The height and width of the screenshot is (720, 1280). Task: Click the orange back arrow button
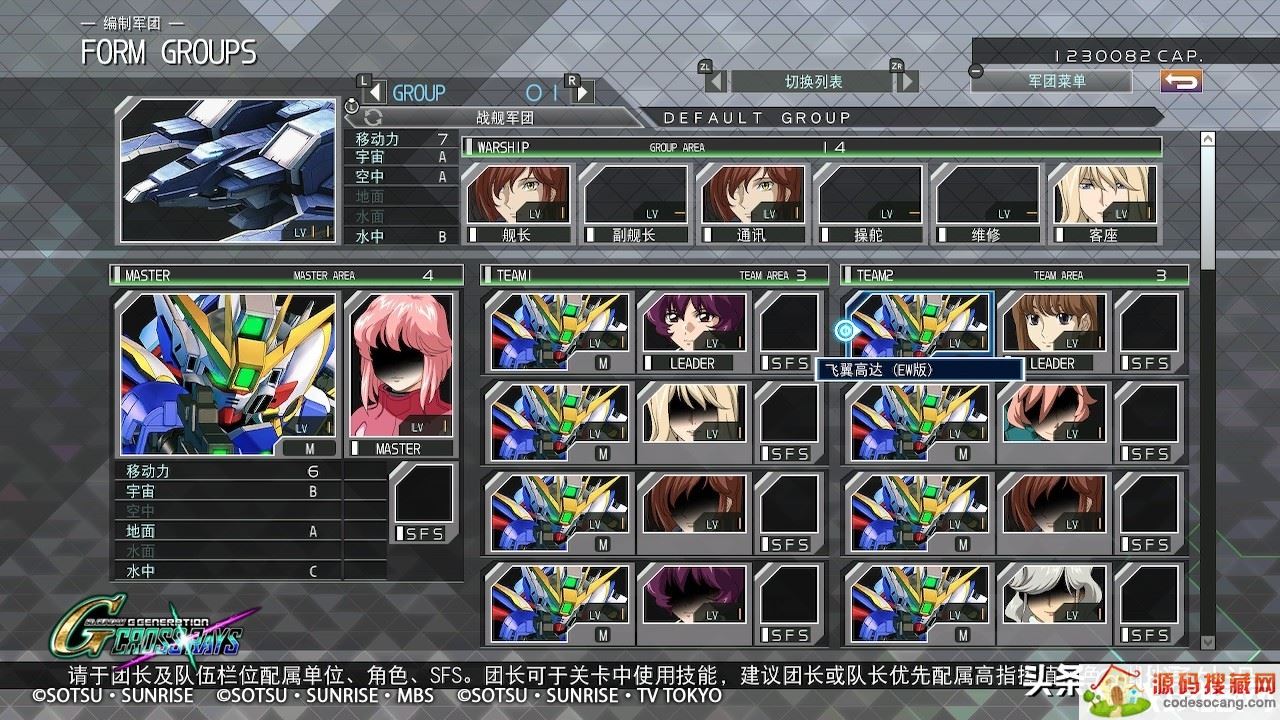pos(1181,81)
